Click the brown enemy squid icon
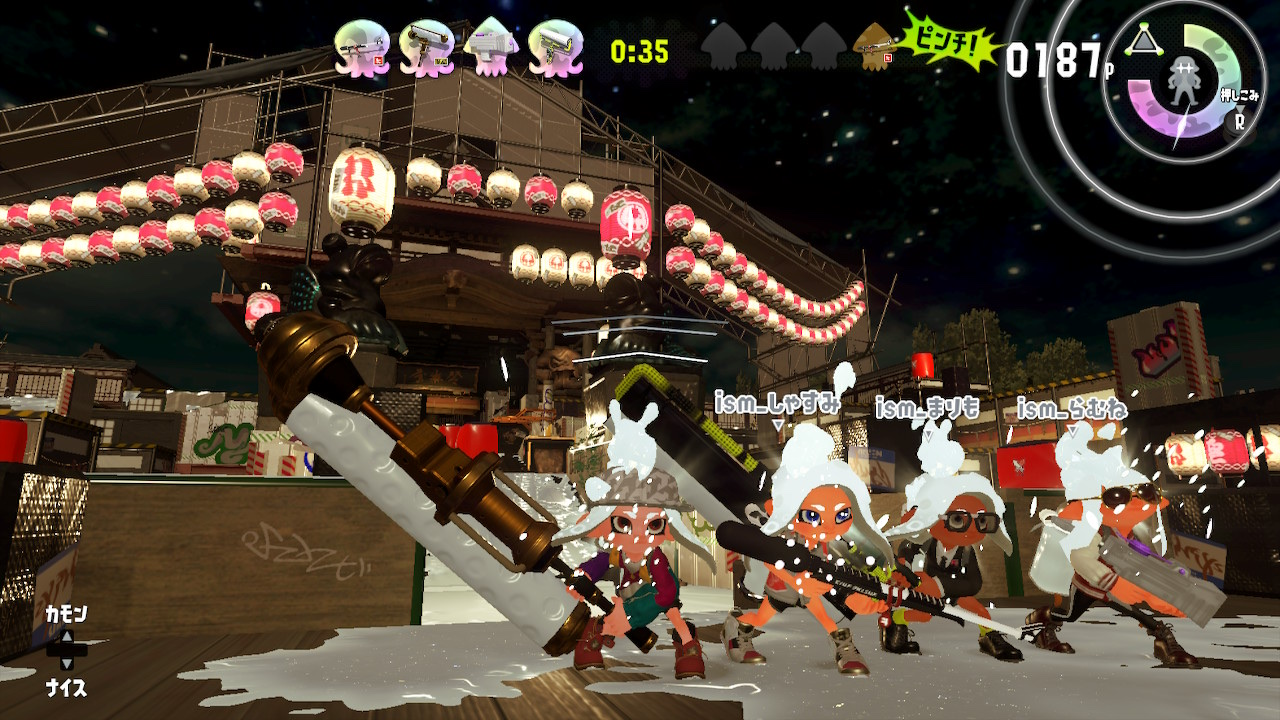Screen dimensions: 1280x720 click(x=874, y=47)
